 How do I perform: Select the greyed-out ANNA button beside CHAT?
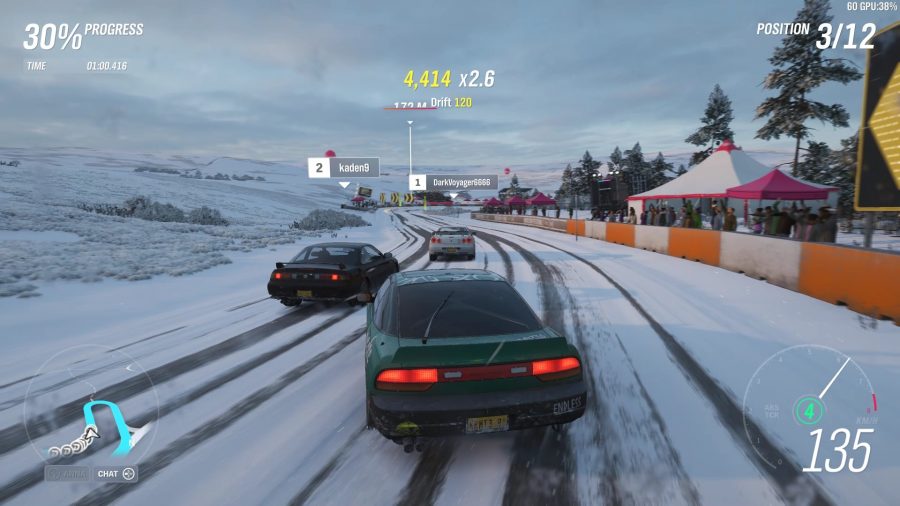point(67,473)
